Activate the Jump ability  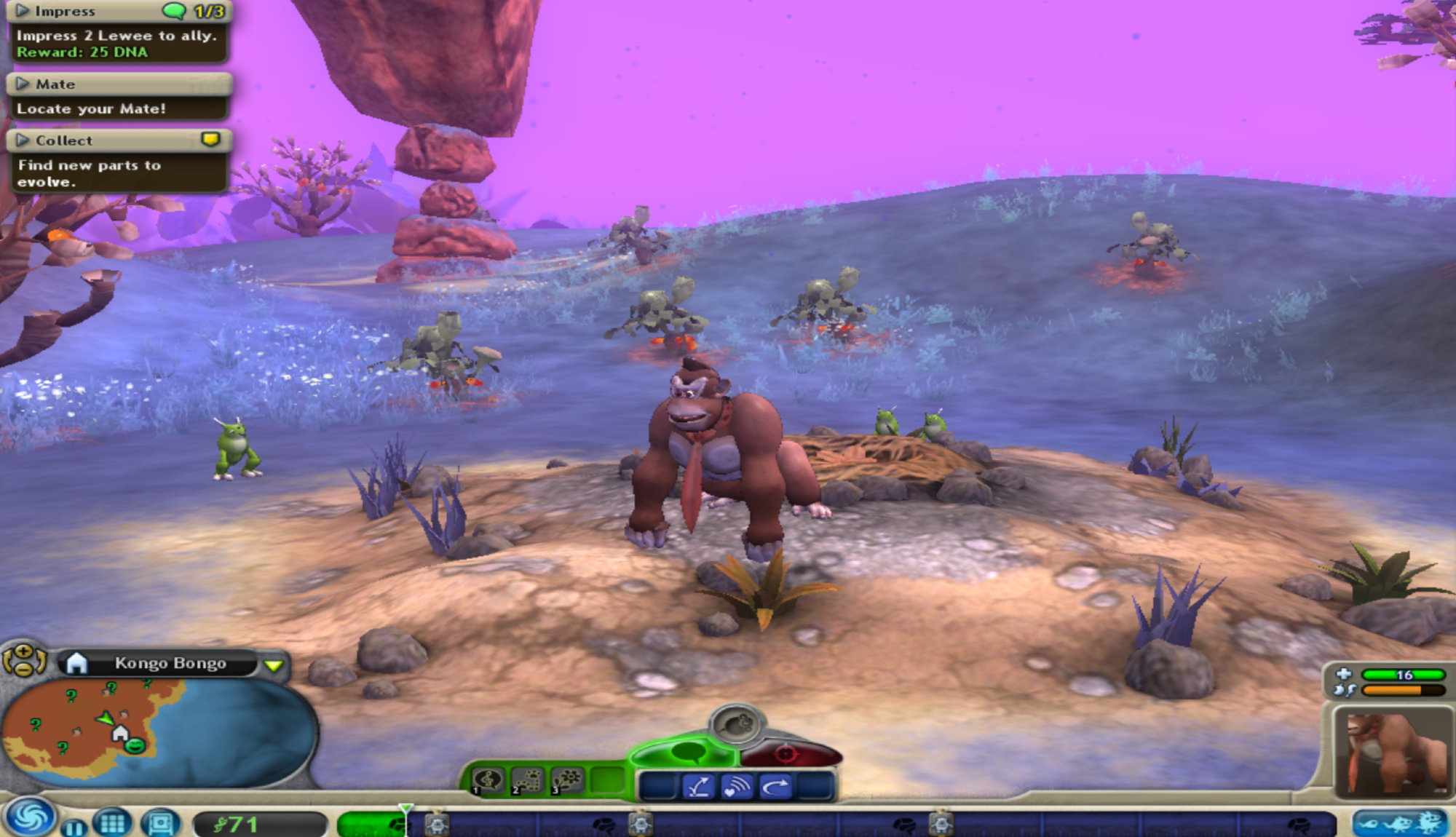click(698, 787)
